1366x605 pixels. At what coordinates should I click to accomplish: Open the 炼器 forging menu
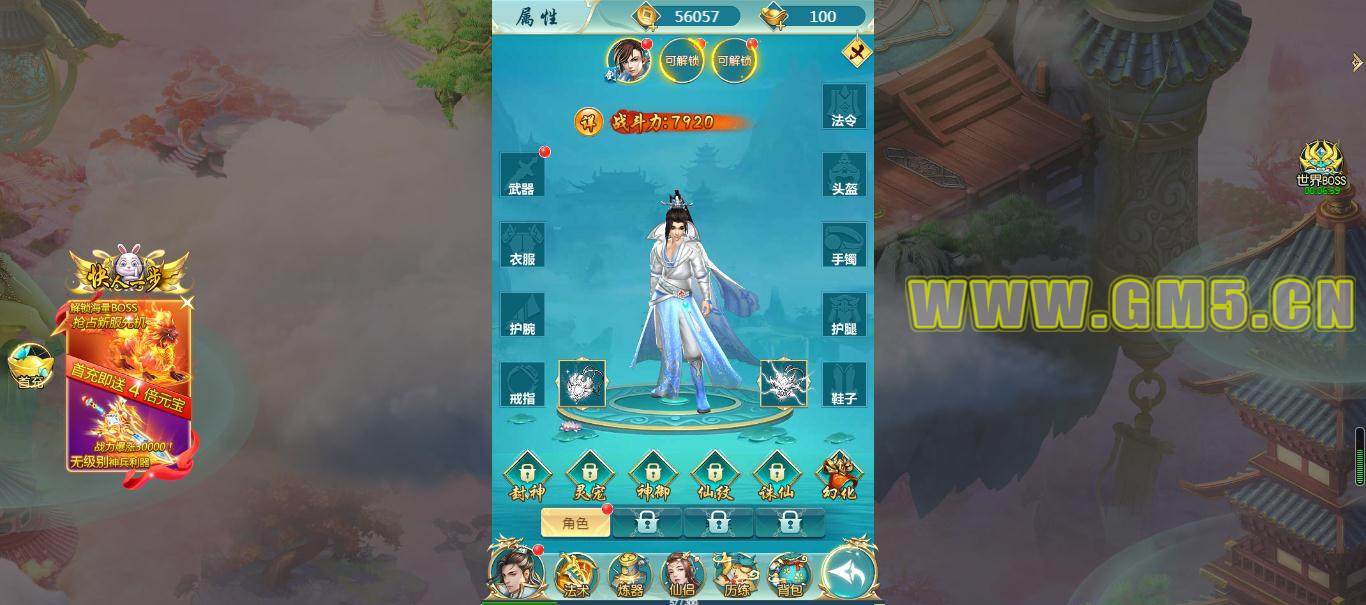tap(630, 575)
